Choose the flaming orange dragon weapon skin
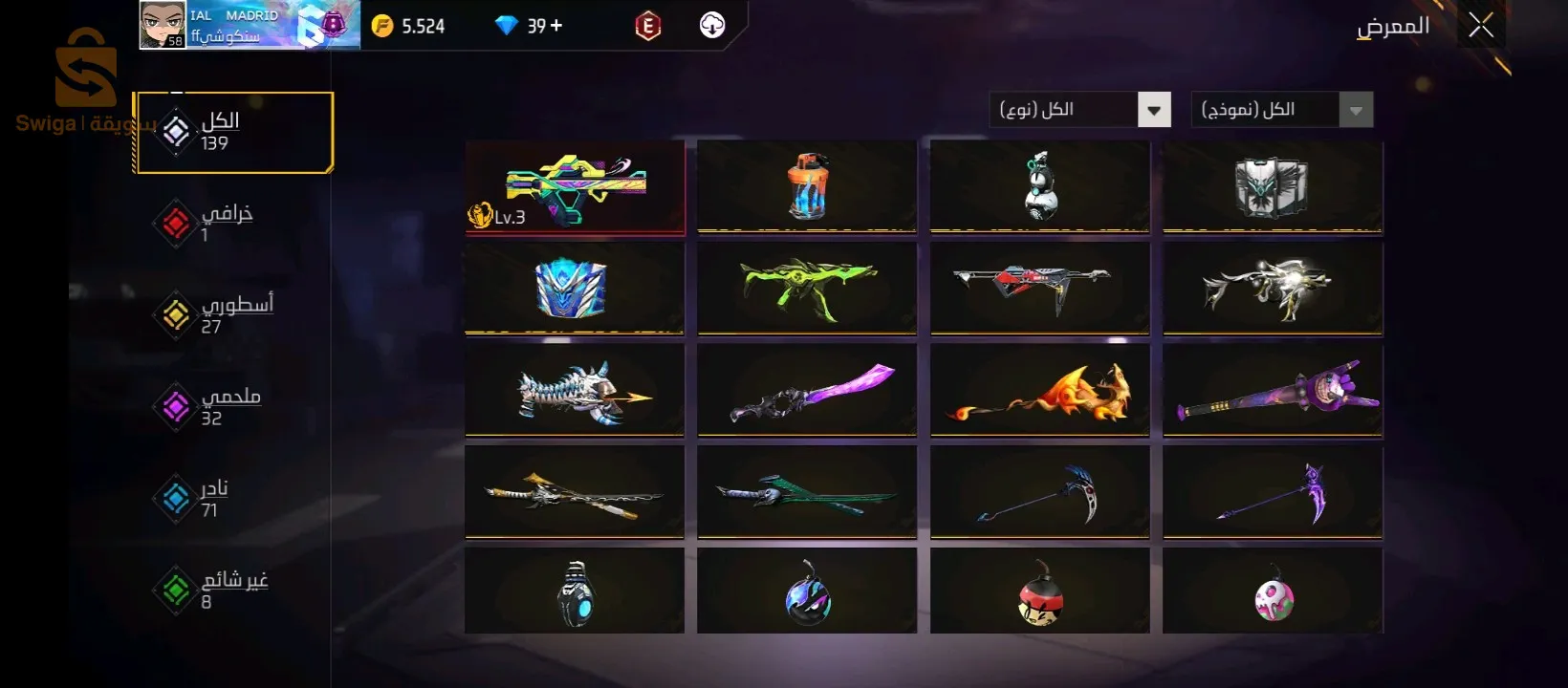Image resolution: width=1568 pixels, height=688 pixels. (x=1040, y=390)
